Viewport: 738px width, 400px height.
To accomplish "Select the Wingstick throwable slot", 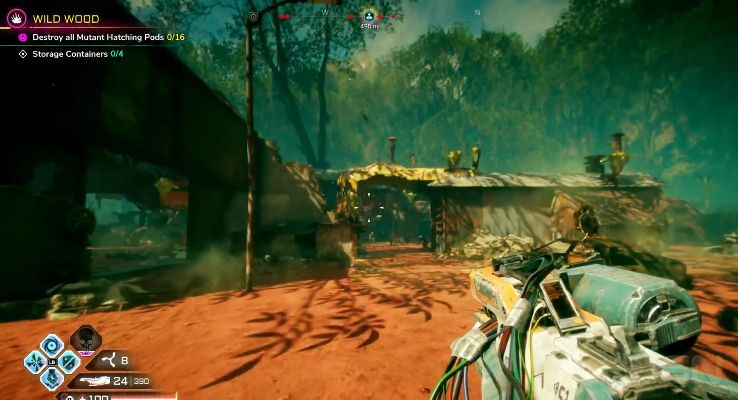I will click(110, 361).
